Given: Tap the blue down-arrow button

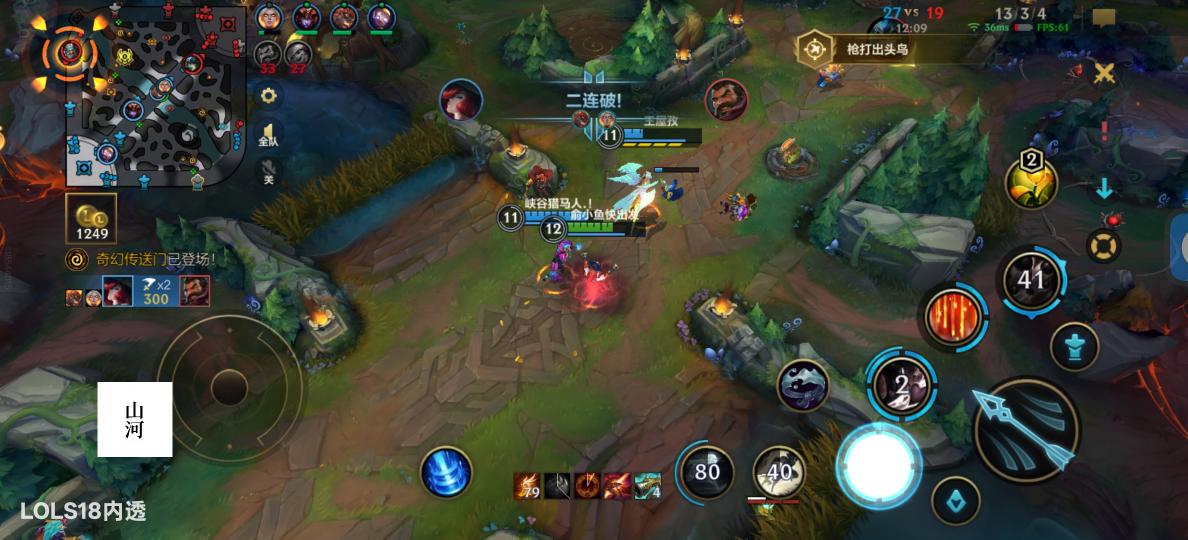Looking at the screenshot, I should click(x=1105, y=188).
